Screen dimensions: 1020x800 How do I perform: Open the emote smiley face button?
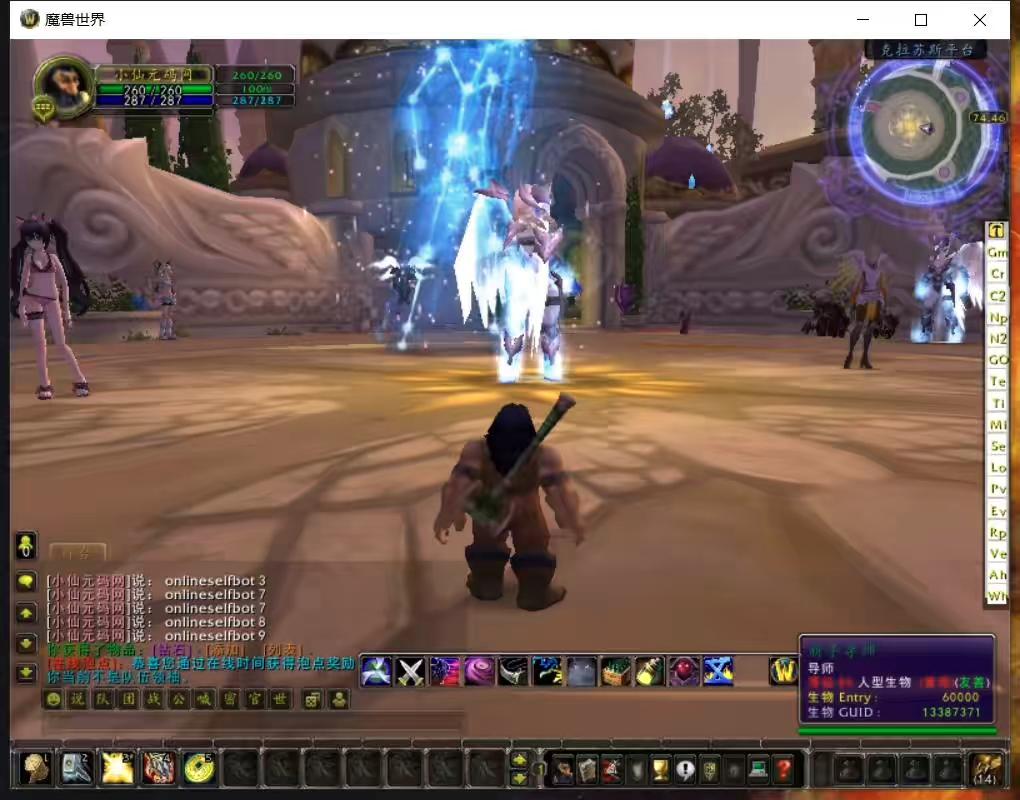coord(53,699)
